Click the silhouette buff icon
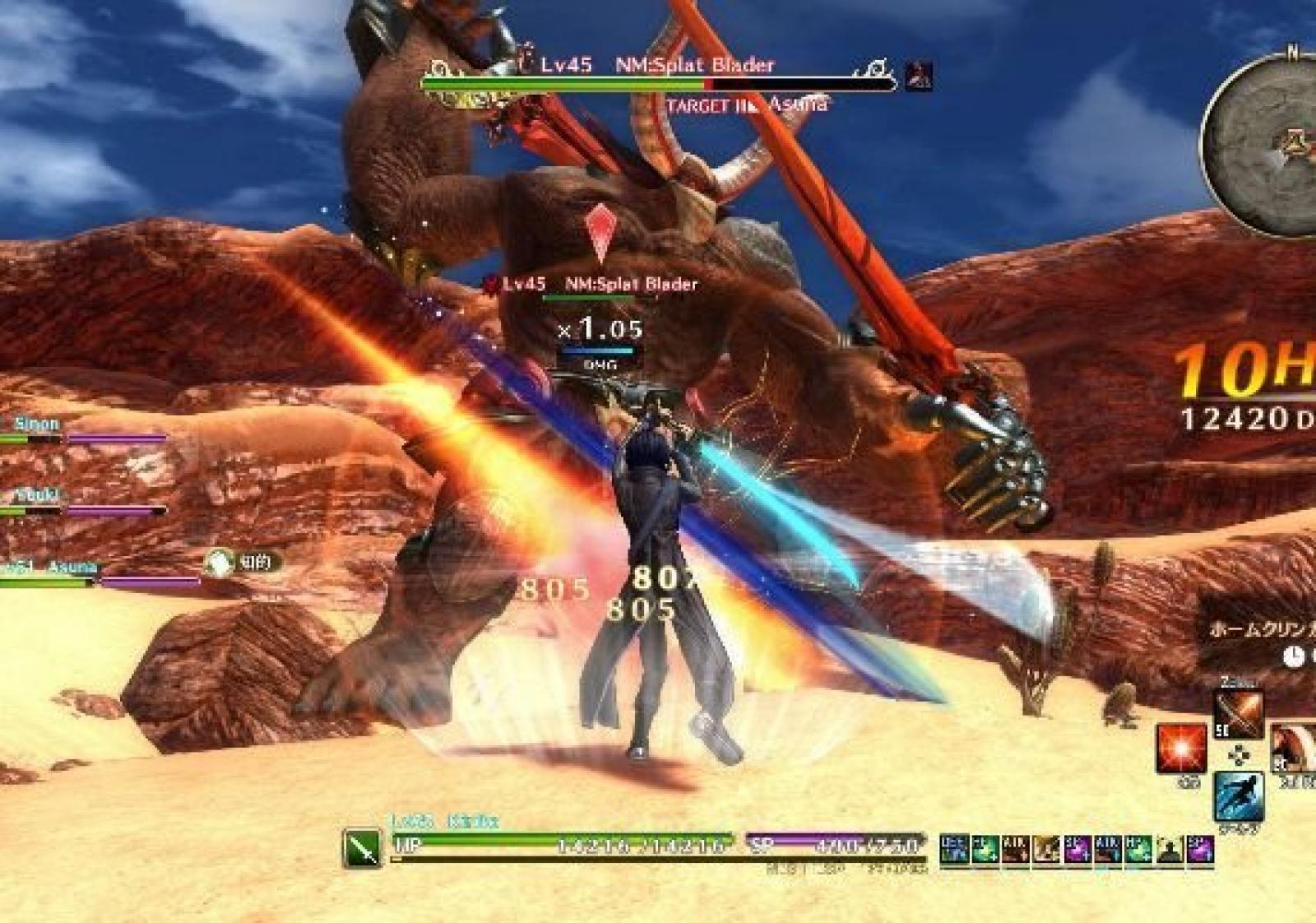The image size is (1316, 923). pos(1169,850)
